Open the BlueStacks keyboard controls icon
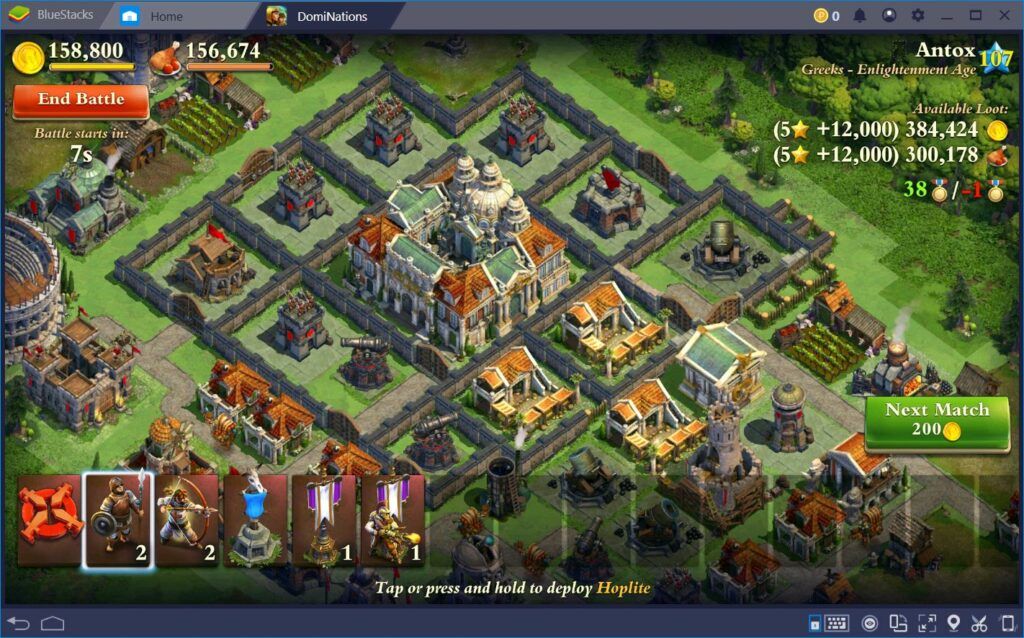1024x638 pixels. pos(836,623)
